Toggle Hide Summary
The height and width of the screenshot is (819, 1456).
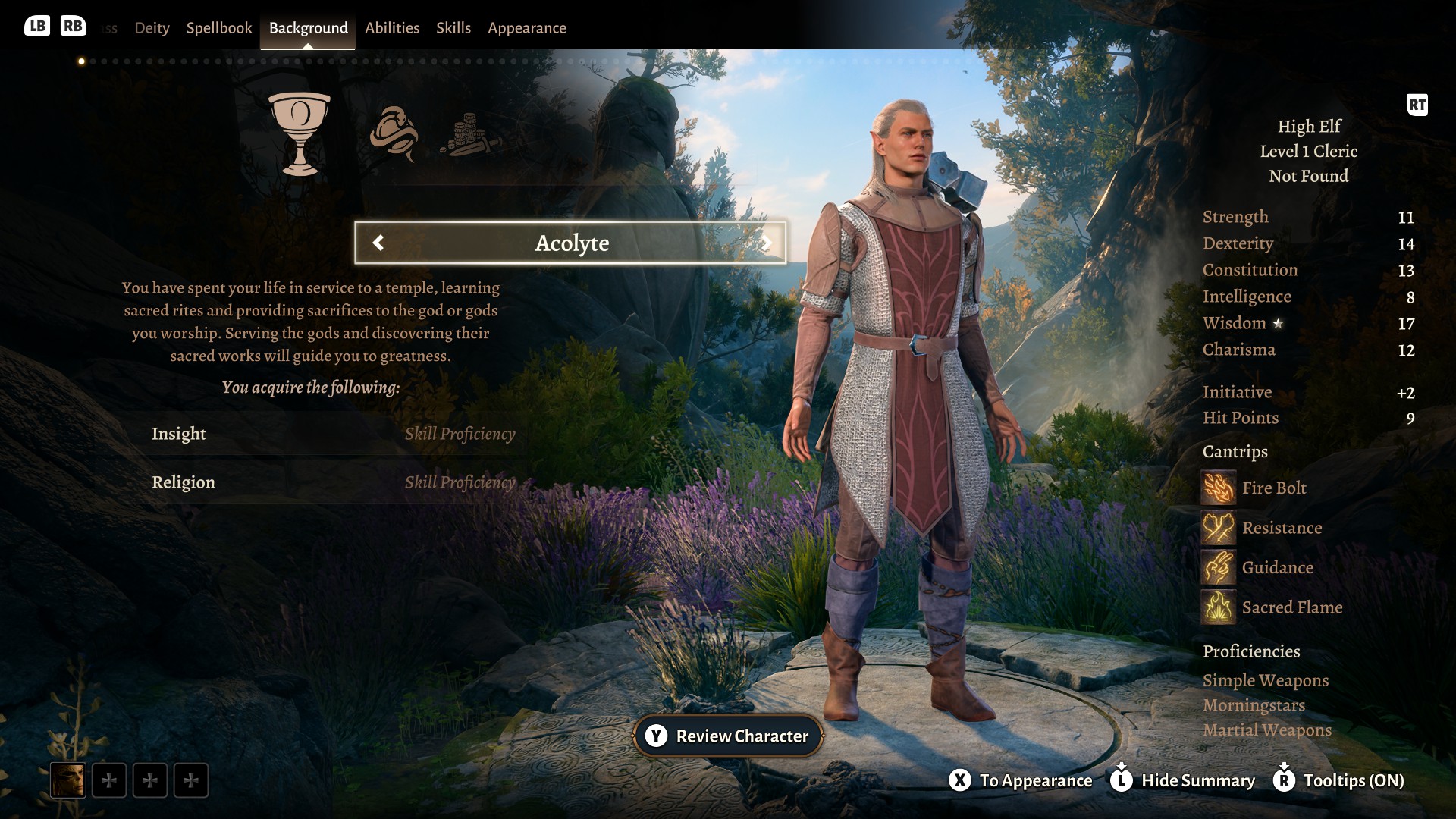(x=1183, y=780)
